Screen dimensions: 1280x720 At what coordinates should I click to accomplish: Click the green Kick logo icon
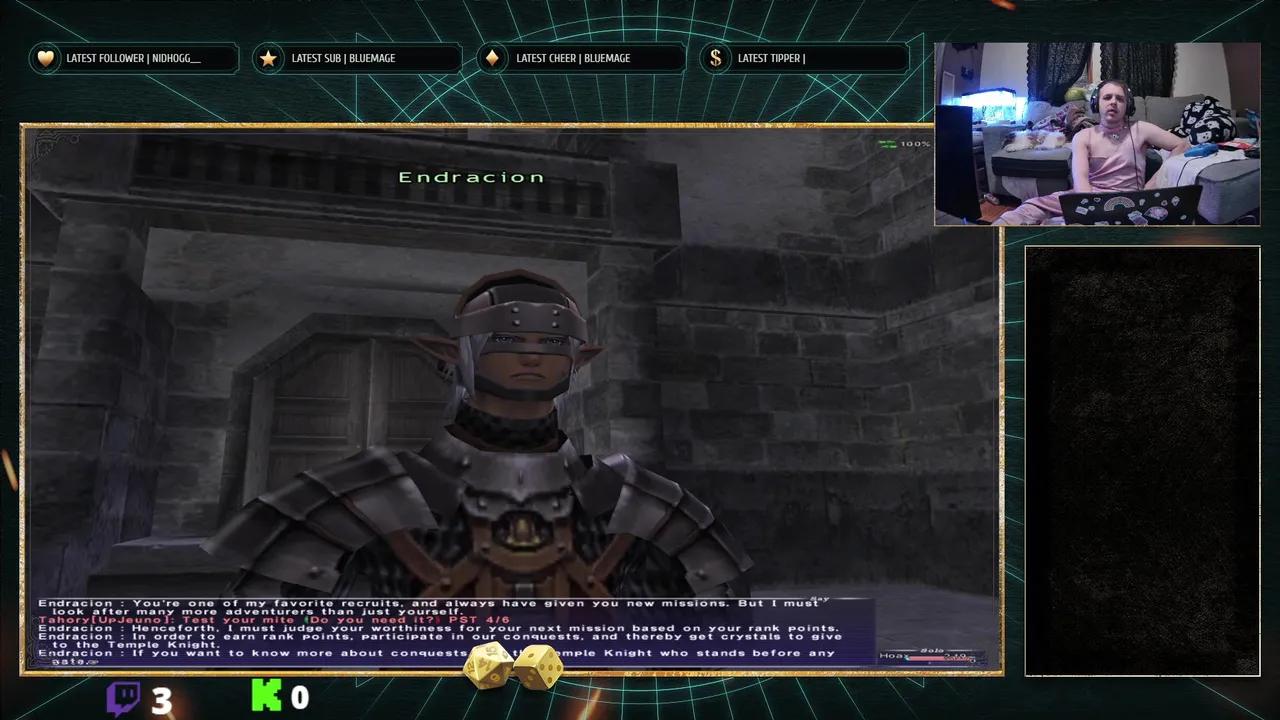point(267,697)
